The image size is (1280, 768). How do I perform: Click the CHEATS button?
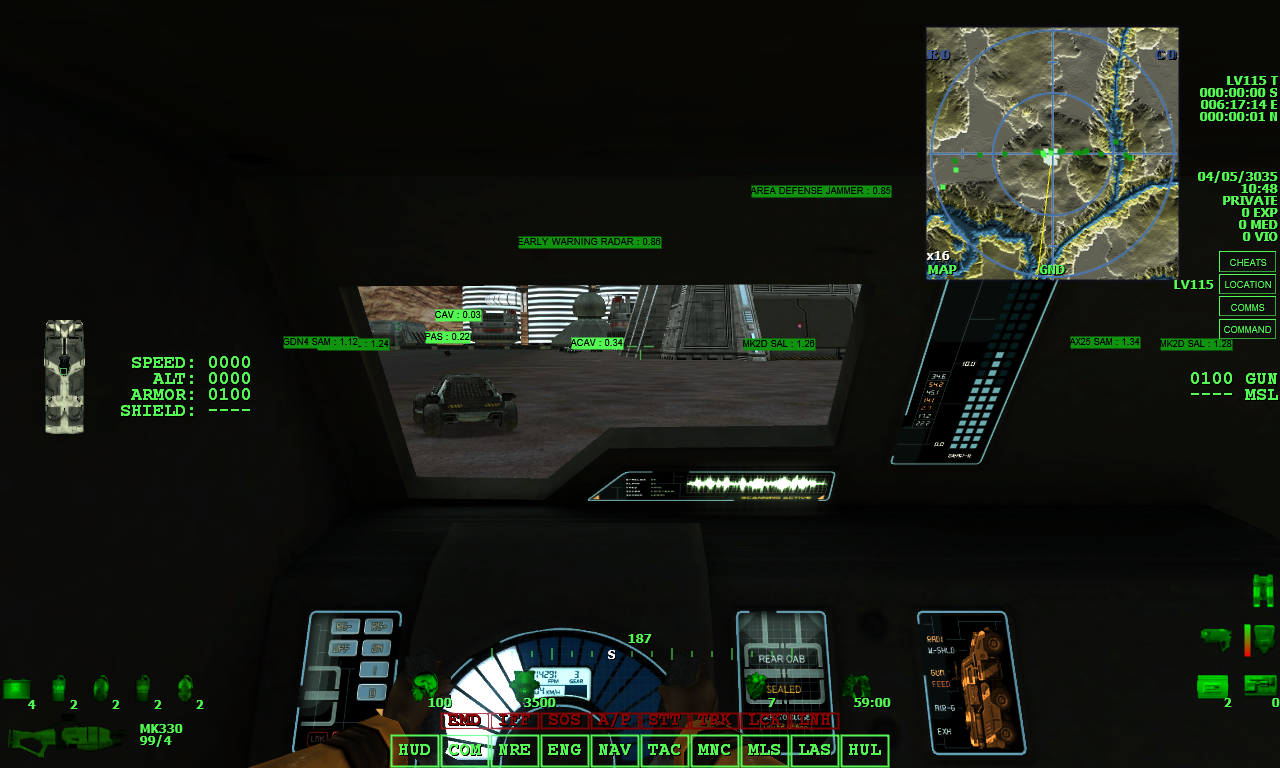click(1247, 262)
